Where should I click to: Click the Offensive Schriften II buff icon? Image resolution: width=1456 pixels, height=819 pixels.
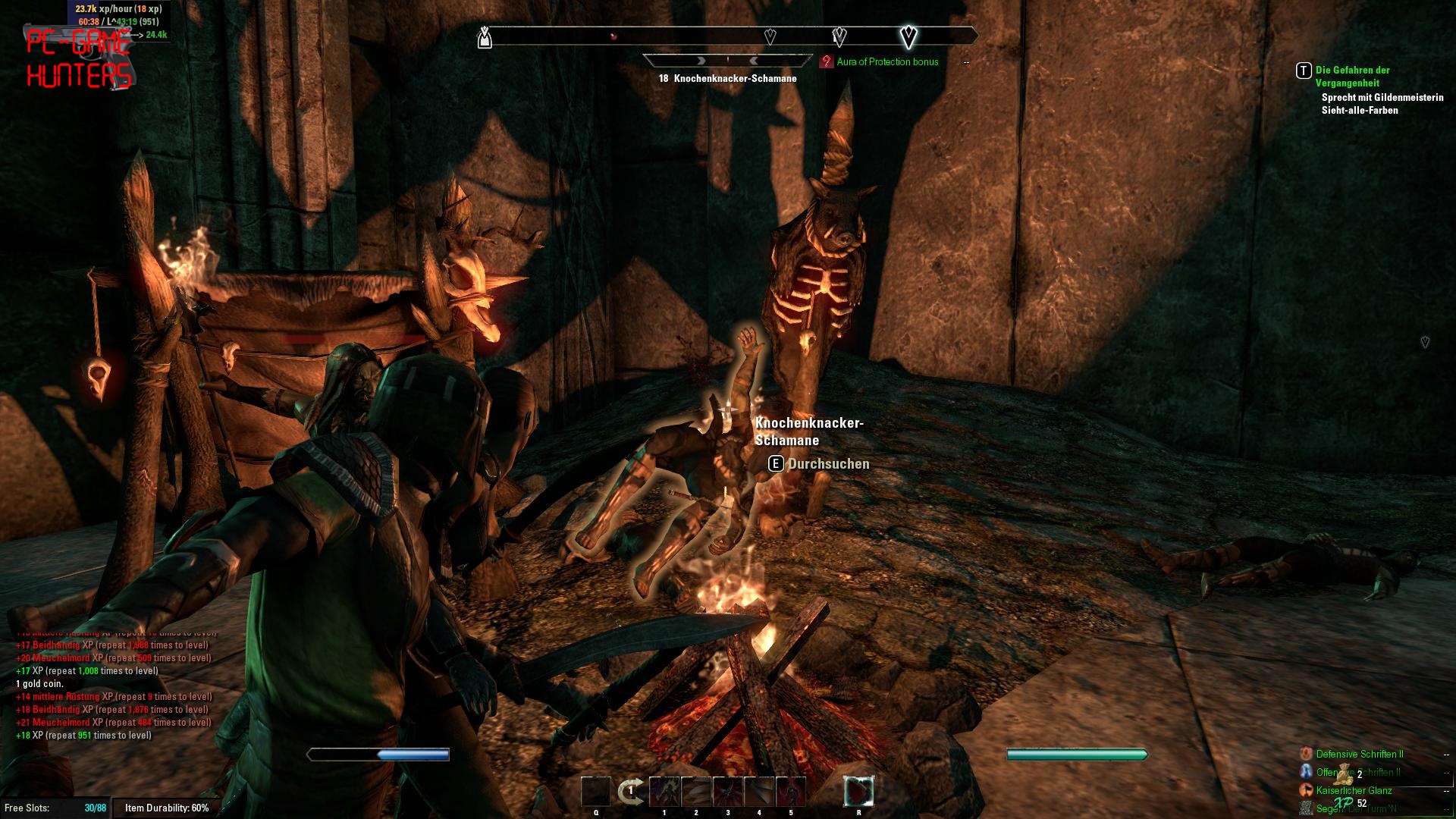[x=1307, y=772]
